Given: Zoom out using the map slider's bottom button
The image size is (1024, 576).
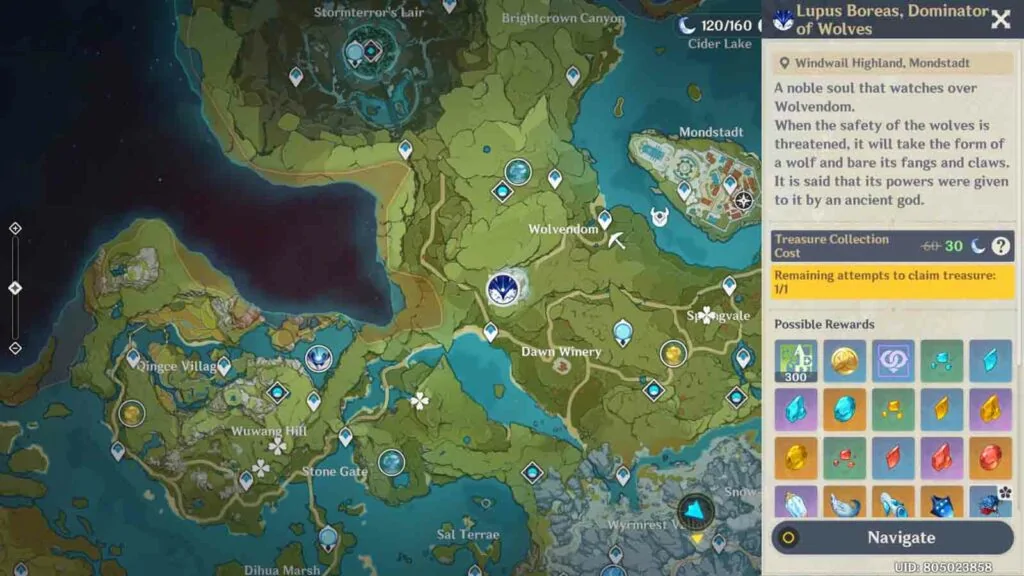Looking at the screenshot, I should coord(15,348).
